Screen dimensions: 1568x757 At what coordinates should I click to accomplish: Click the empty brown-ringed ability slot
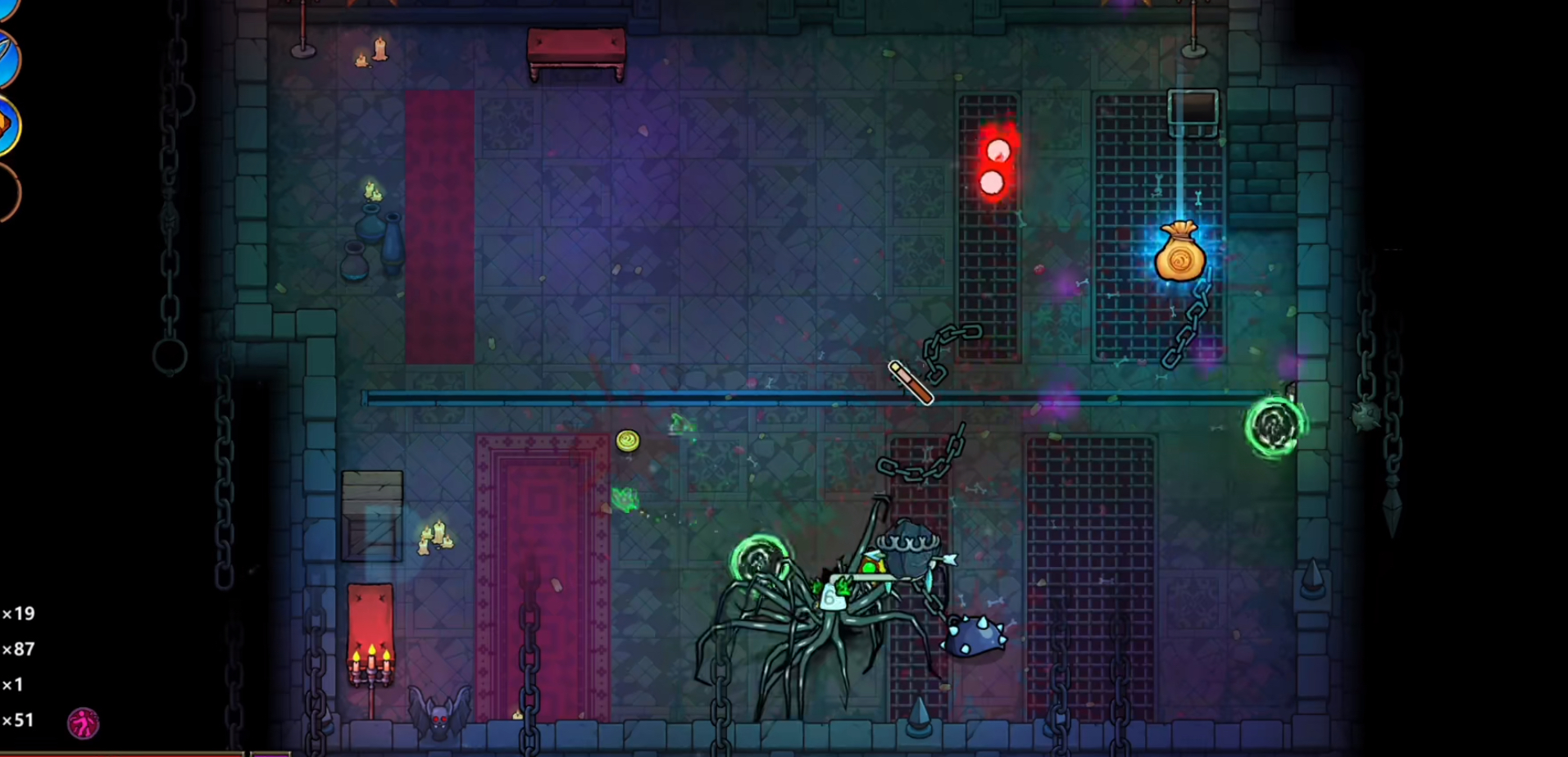tap(7, 192)
